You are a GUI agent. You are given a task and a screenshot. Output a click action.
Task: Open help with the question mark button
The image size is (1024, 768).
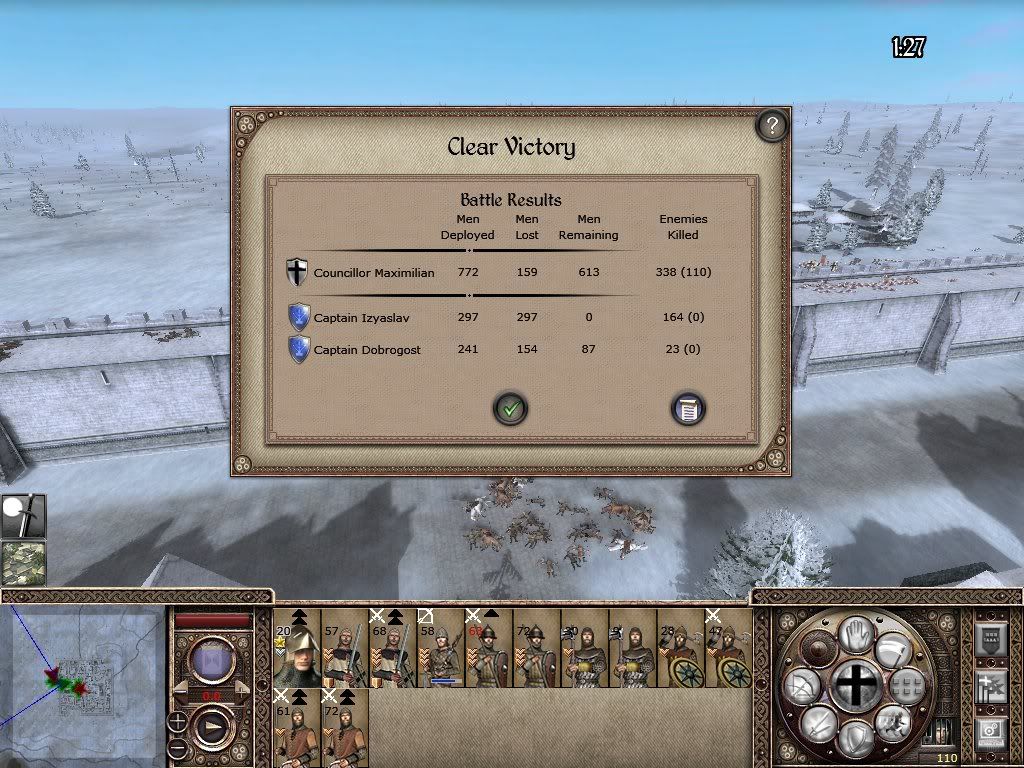click(x=771, y=126)
